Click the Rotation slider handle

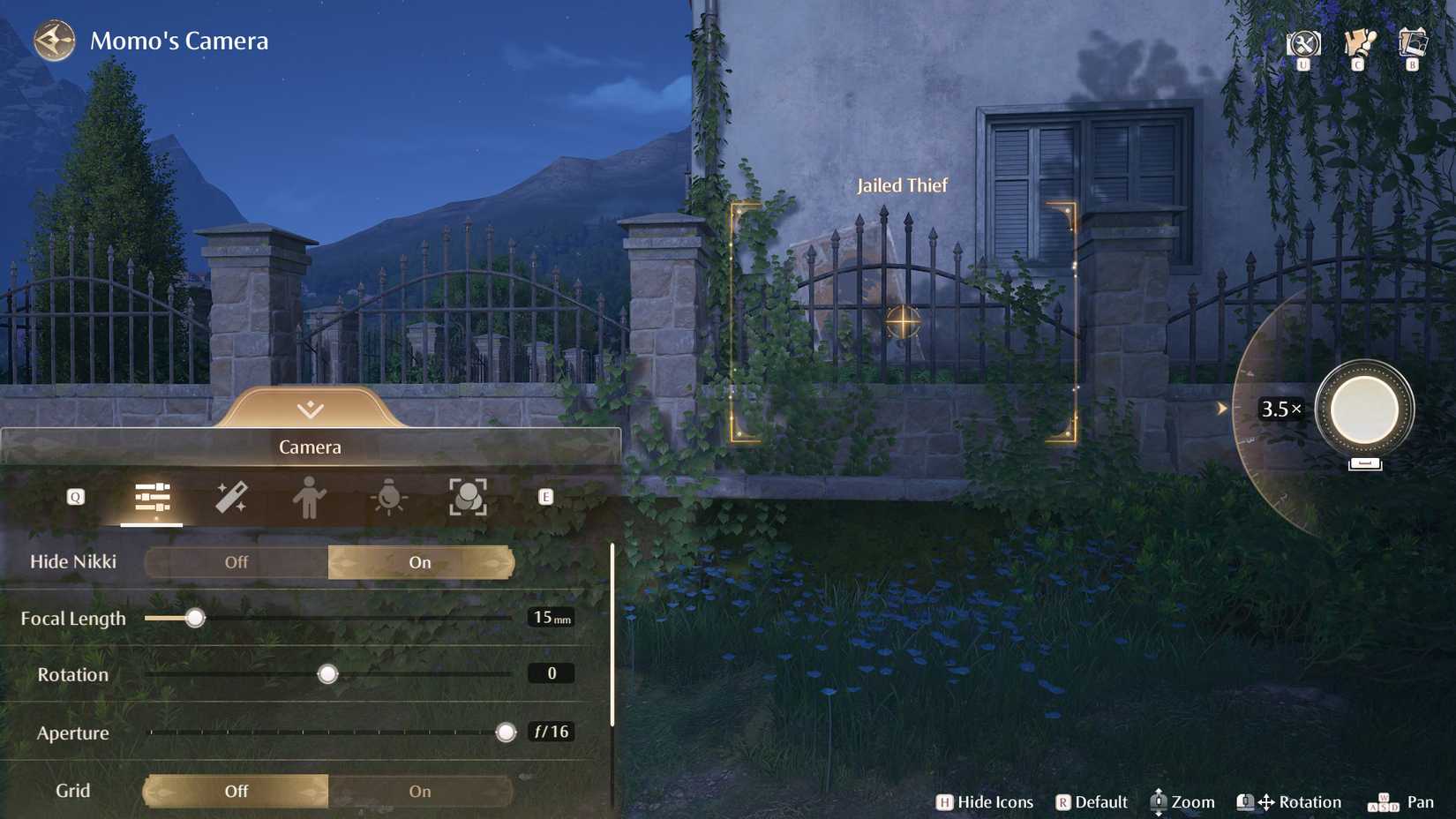pyautogui.click(x=327, y=674)
